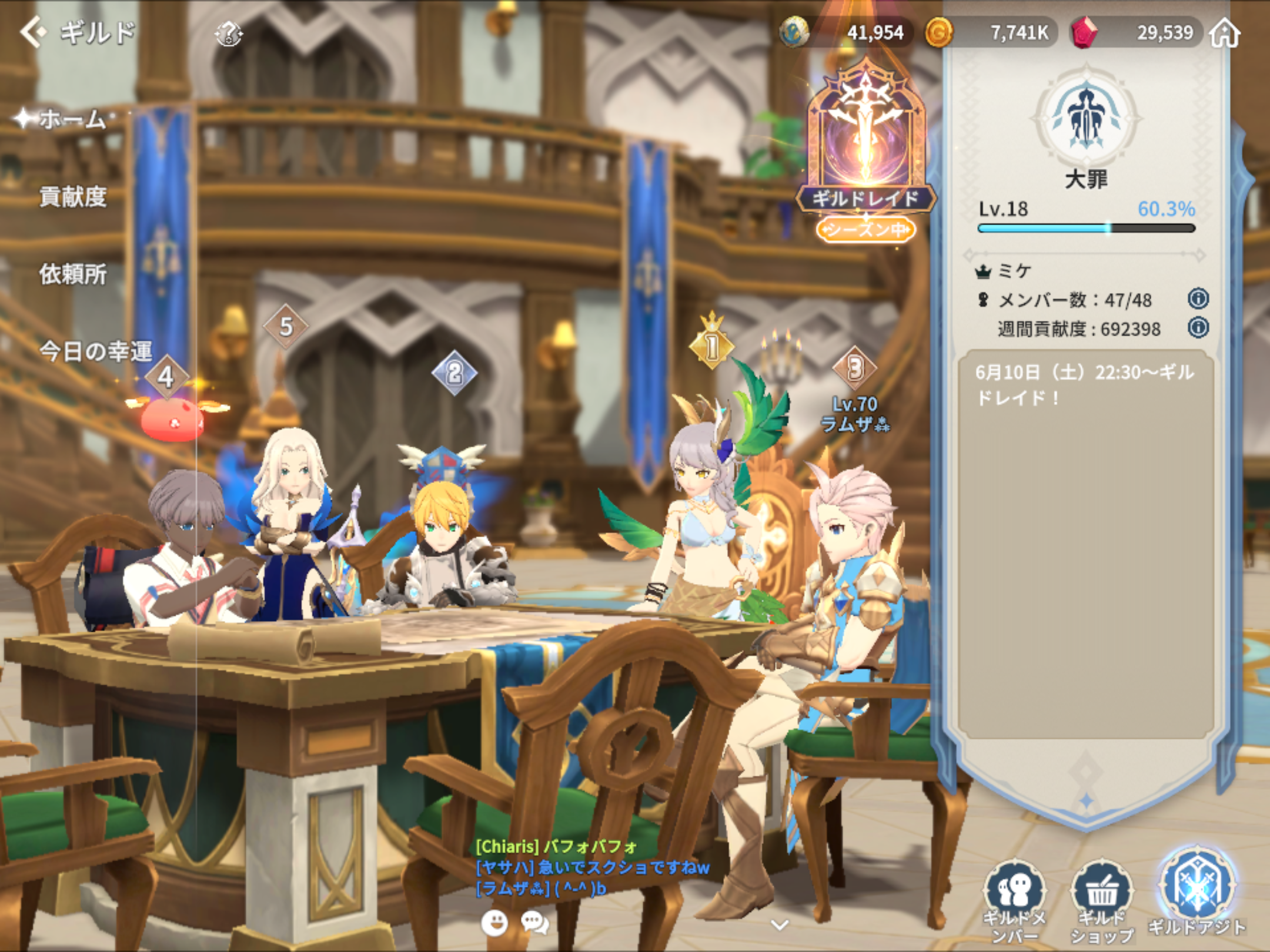Click the red gem currency counter
Viewport: 1270px width, 952px height.
1135,32
